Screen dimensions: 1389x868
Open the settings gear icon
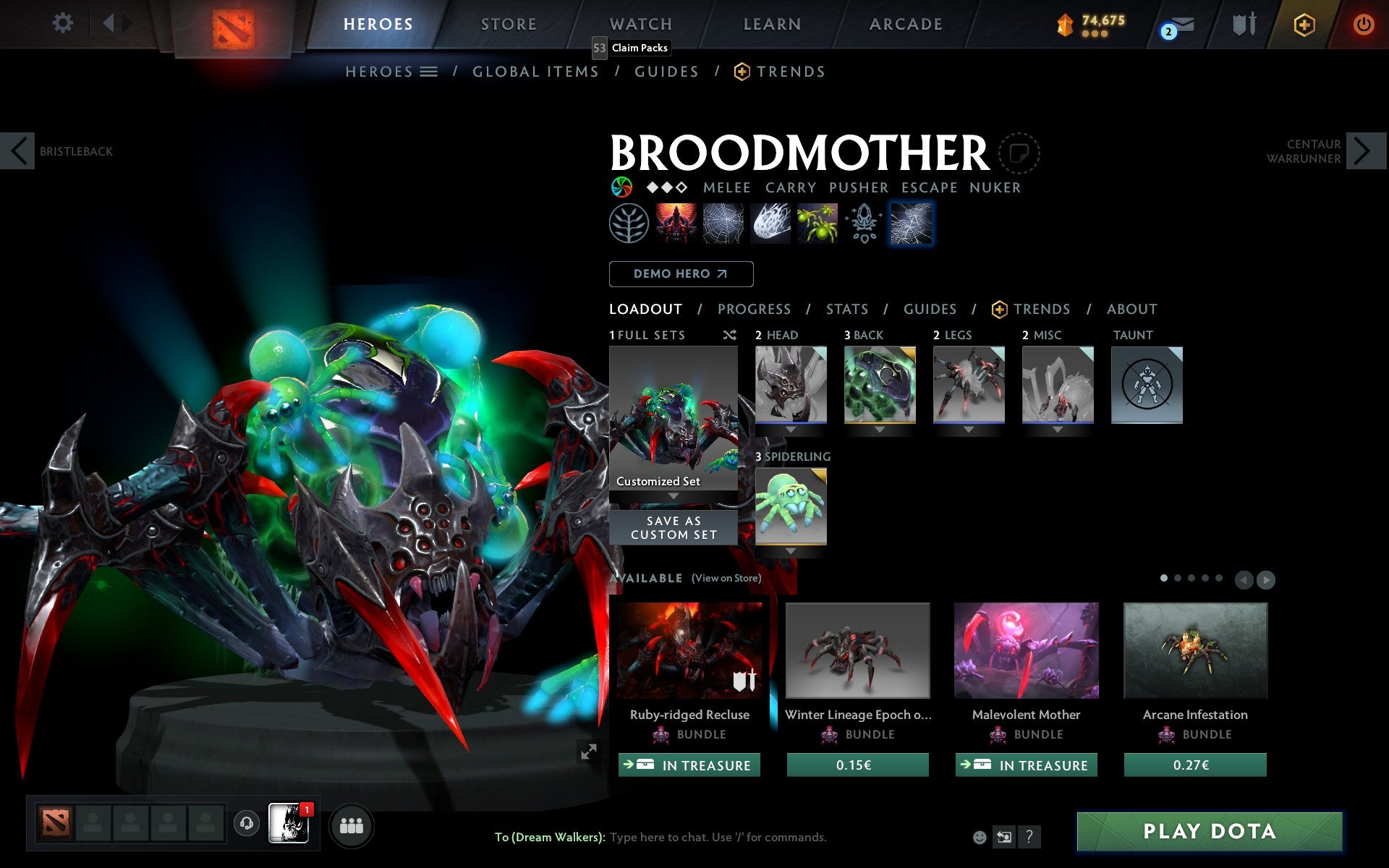pyautogui.click(x=64, y=23)
